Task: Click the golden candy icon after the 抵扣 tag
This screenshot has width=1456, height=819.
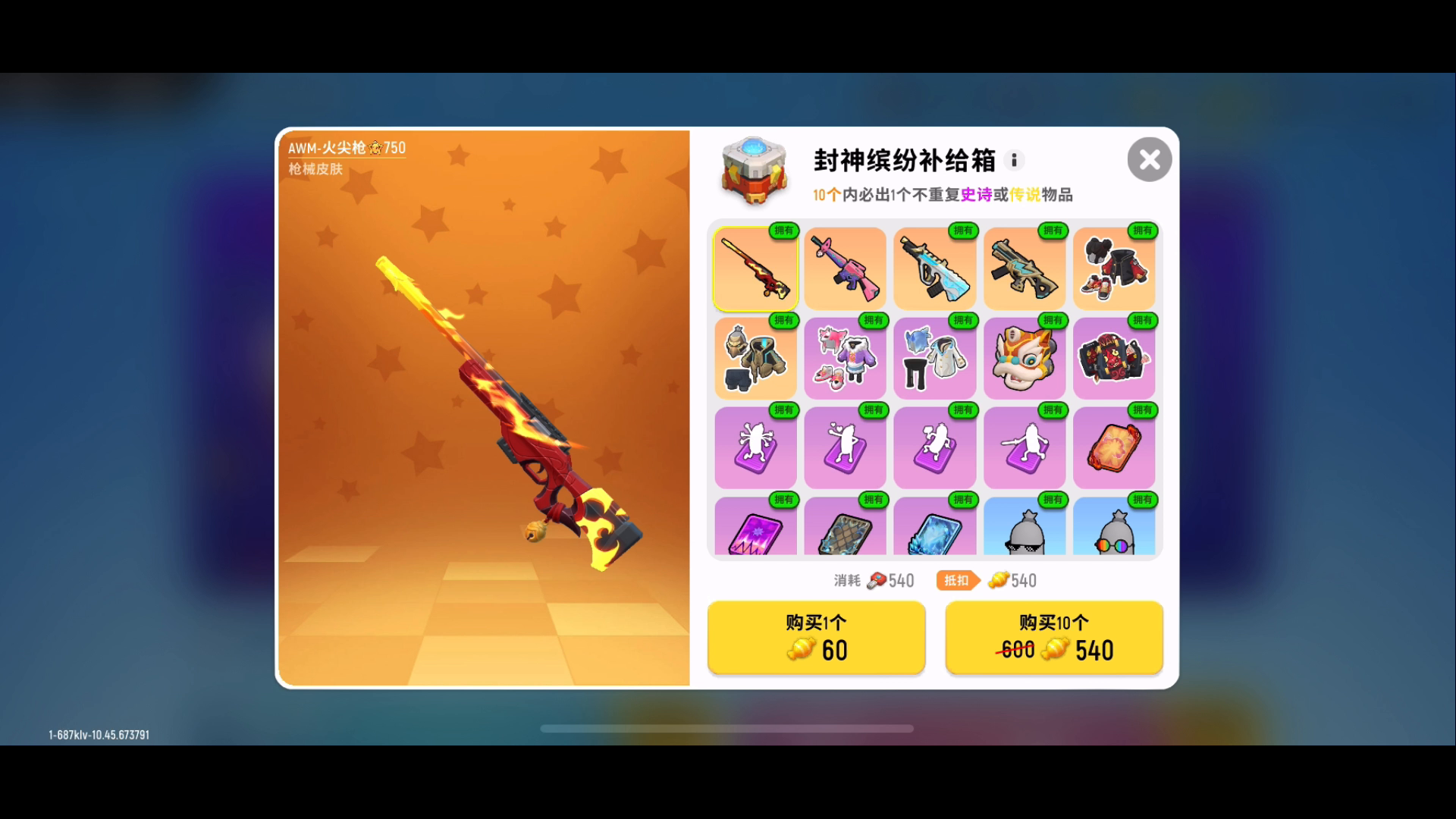Action: point(999,580)
